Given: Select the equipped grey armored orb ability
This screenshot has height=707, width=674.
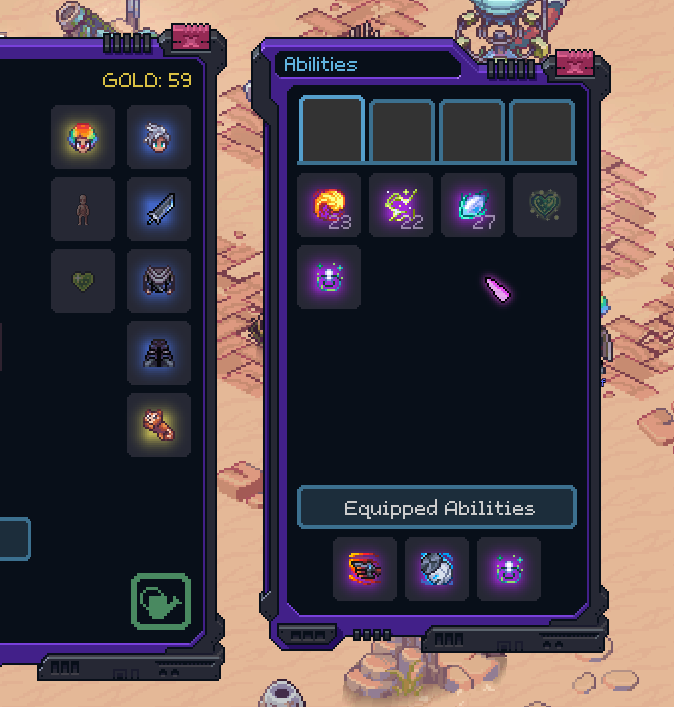Looking at the screenshot, I should pos(437,569).
